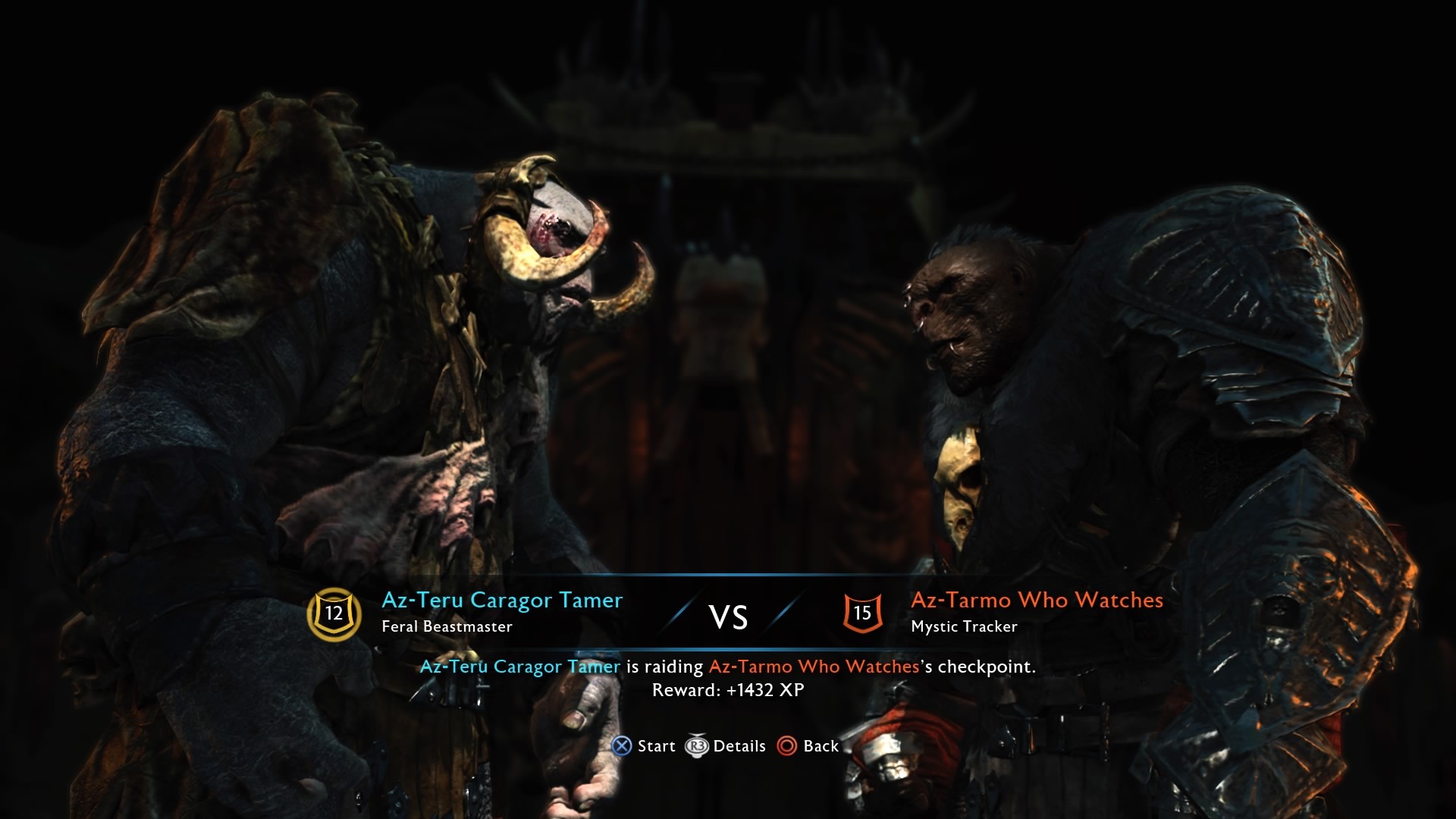The height and width of the screenshot is (819, 1456).
Task: Click the red level 15 badge
Action: coord(862,613)
